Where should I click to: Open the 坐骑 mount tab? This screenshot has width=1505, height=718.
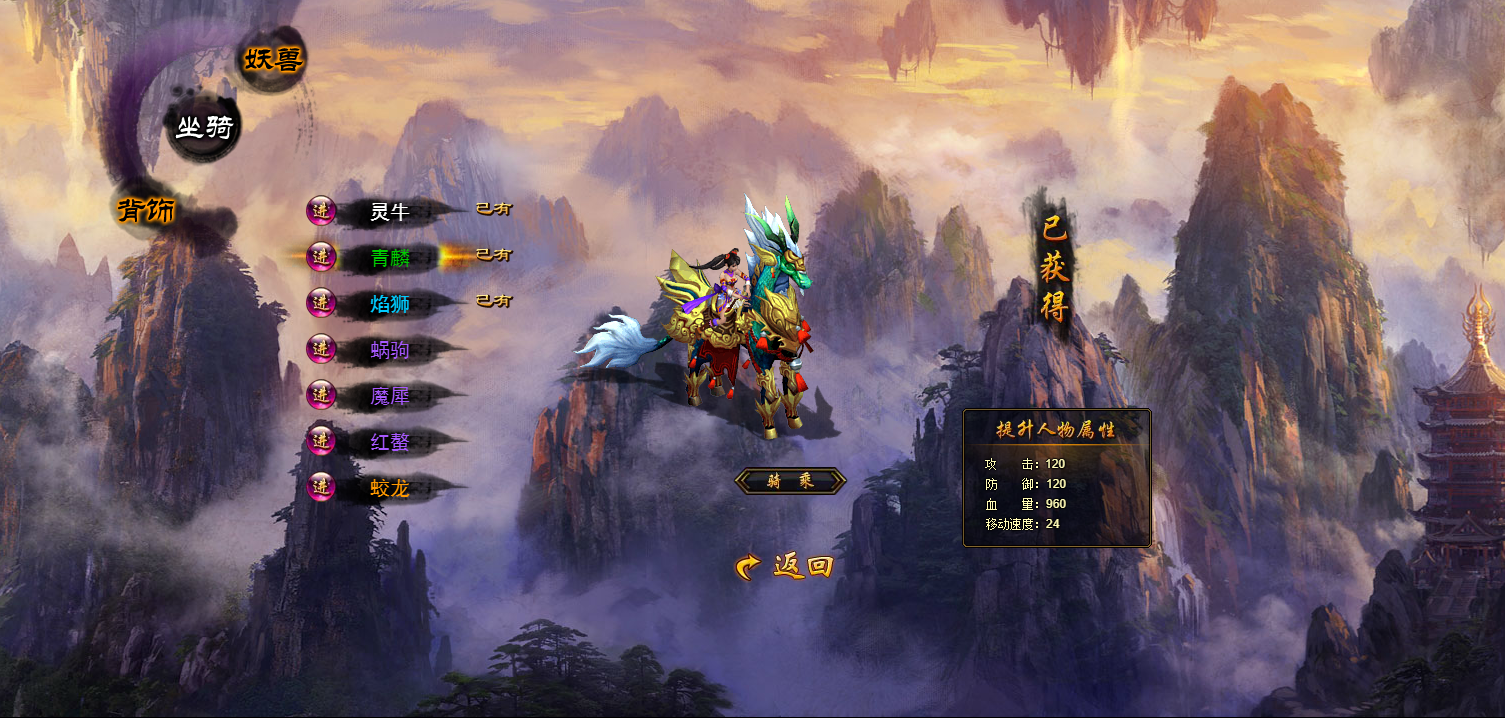[x=204, y=128]
